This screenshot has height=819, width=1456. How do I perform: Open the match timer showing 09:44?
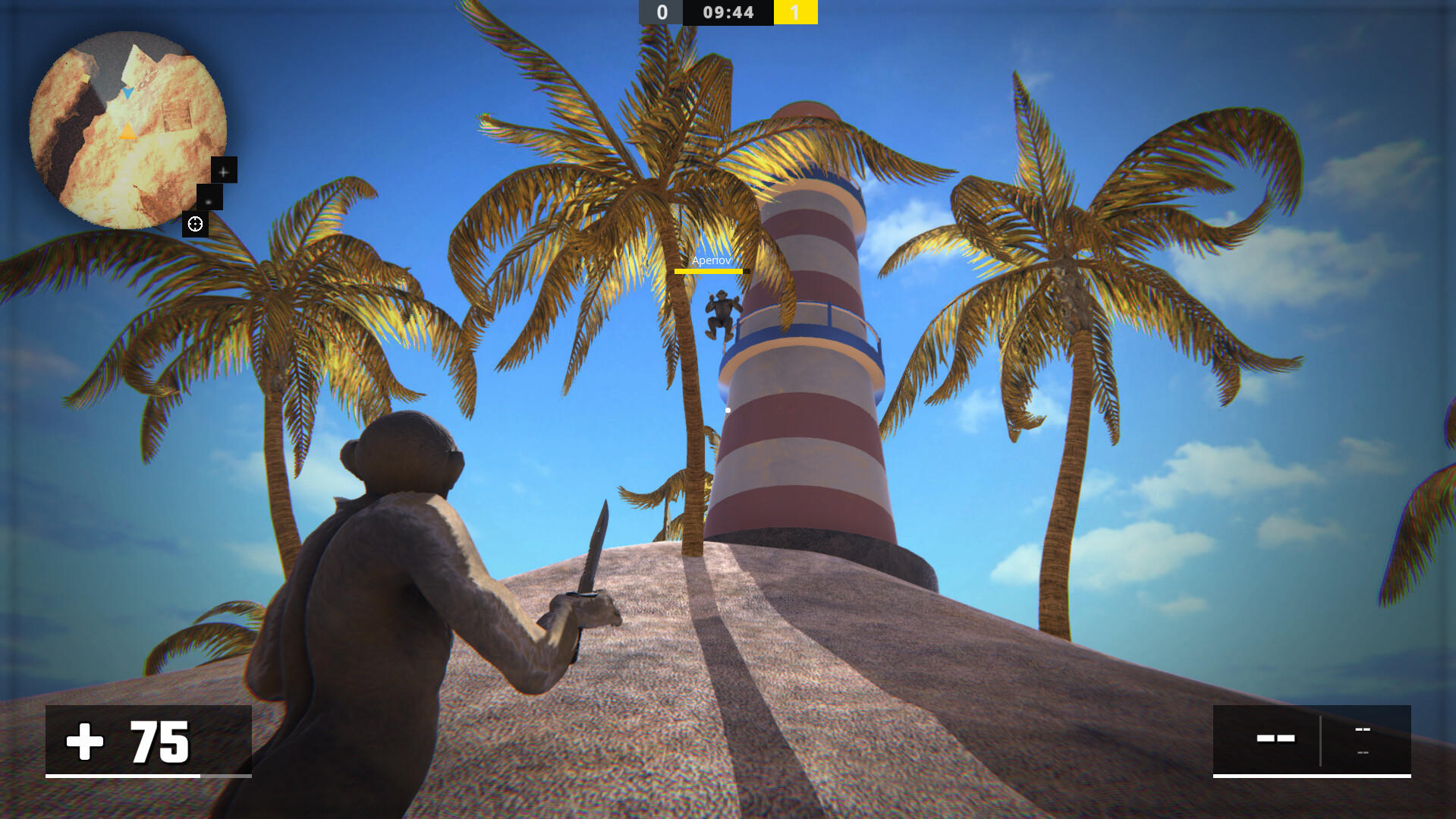(x=728, y=12)
